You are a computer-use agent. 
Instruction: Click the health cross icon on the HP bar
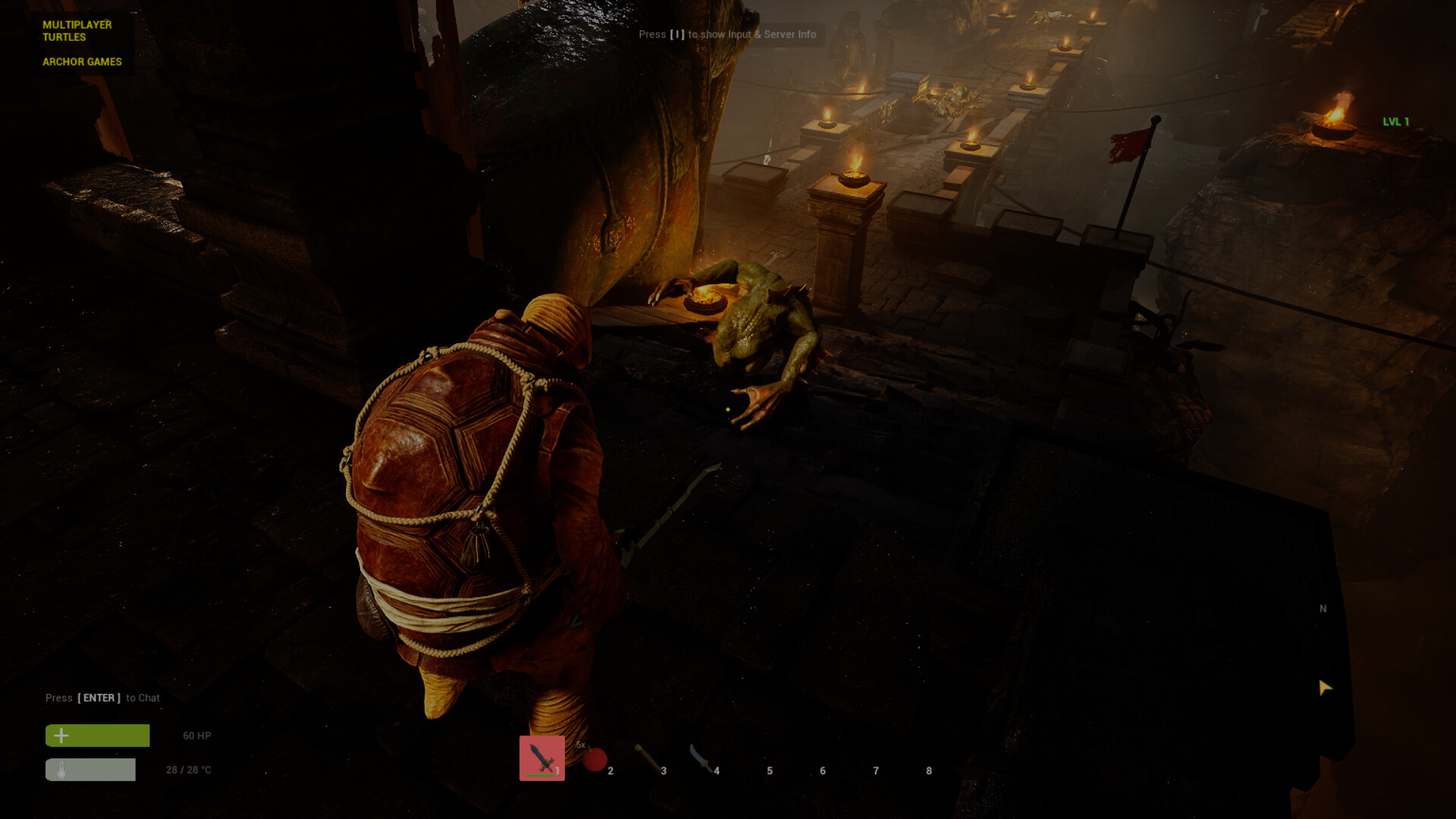[60, 735]
